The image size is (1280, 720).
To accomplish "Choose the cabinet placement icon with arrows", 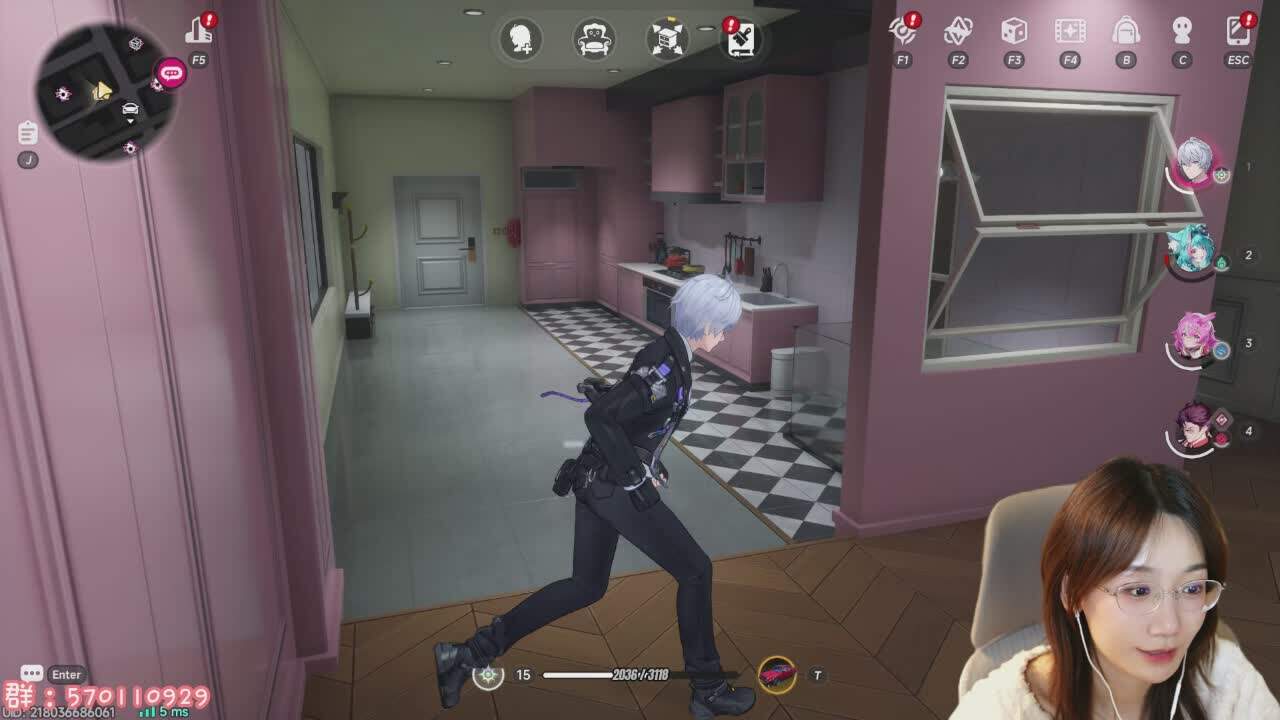I will [x=667, y=40].
